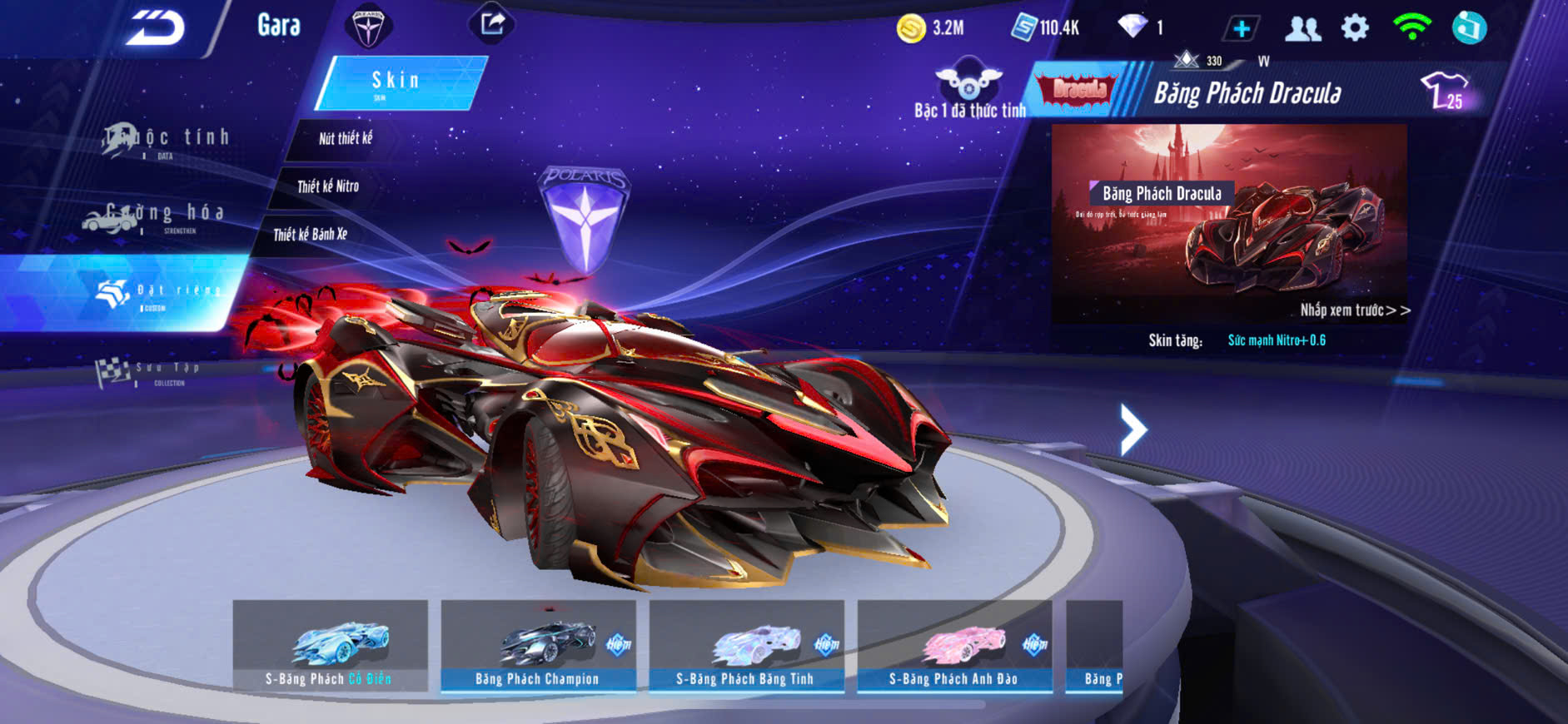Select S-Băng Phách Anh Đào skin
This screenshot has height=724, width=1568.
(x=954, y=646)
